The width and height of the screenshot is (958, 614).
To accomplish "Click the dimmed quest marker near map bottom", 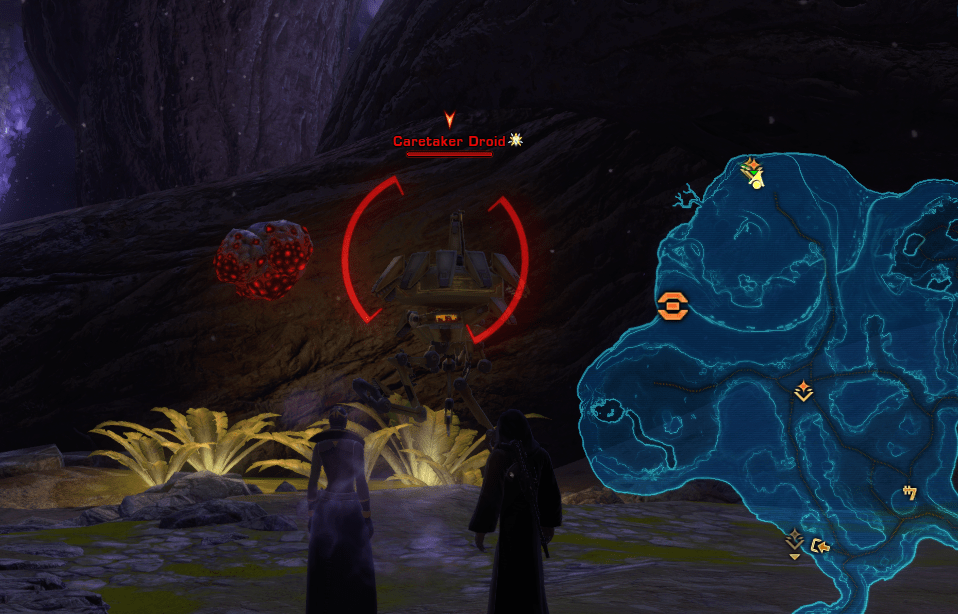I will (x=794, y=540).
